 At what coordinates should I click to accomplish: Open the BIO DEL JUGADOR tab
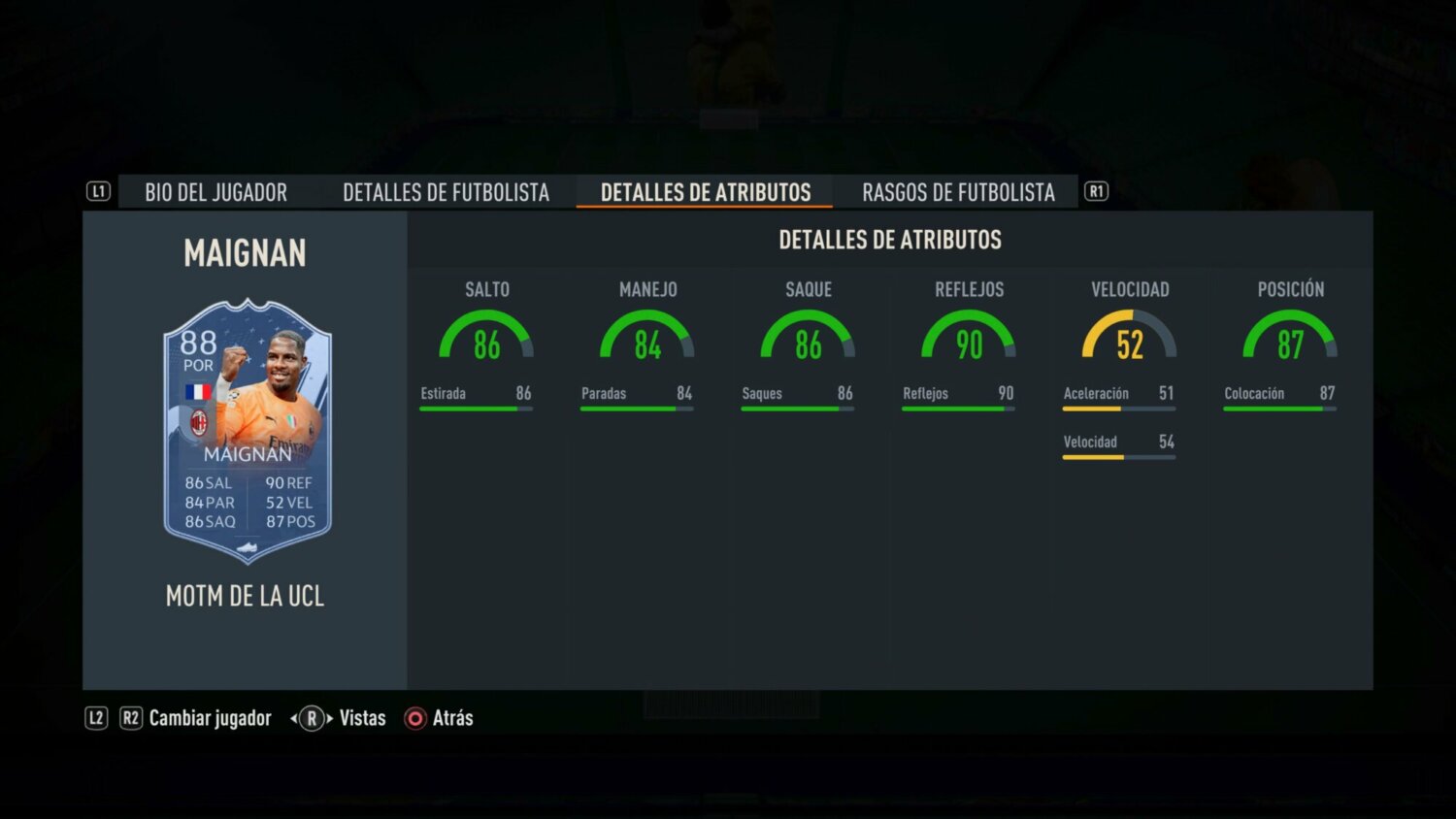point(215,192)
